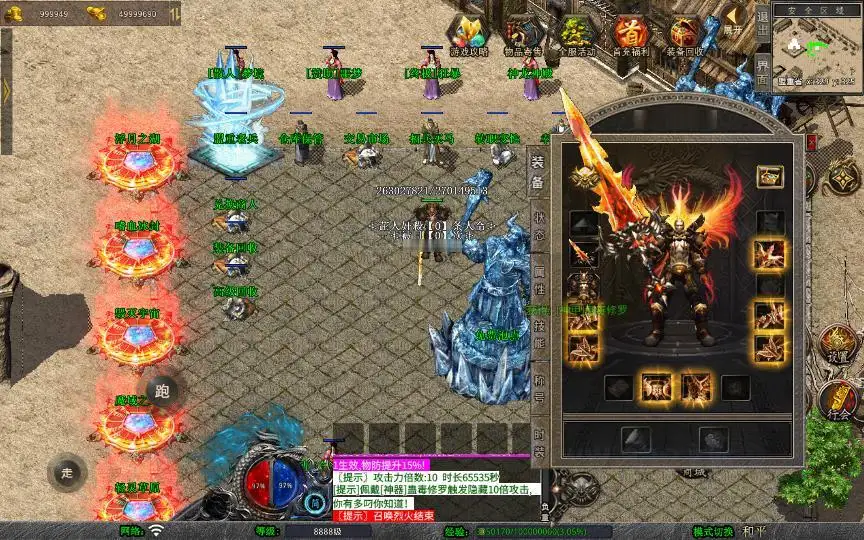Switch to the 技能 skills tab
Viewport: 864px width, 540px height.
click(538, 336)
